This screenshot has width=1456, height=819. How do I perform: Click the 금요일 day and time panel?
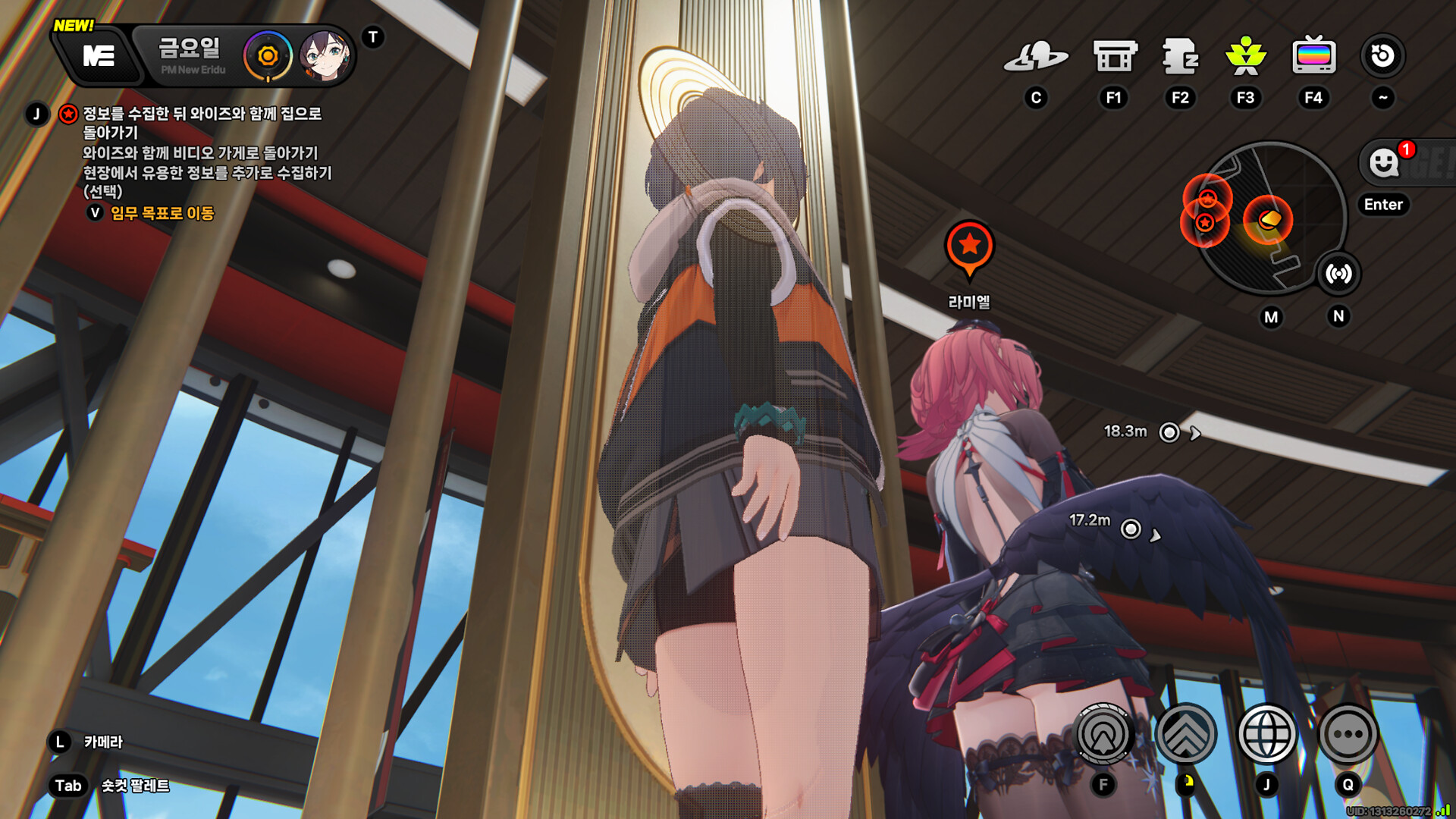pos(190,55)
